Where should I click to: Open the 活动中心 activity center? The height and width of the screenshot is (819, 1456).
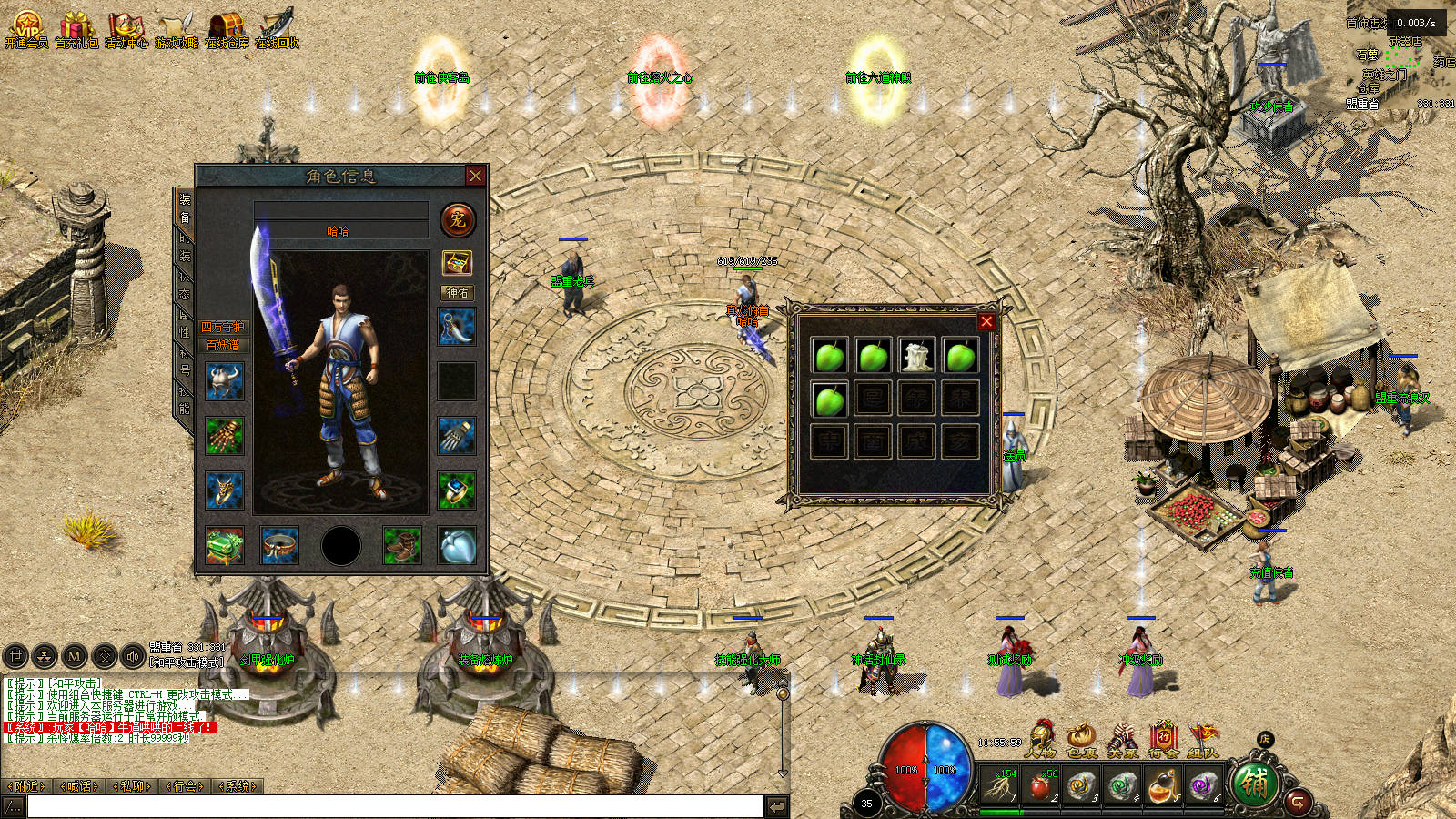coord(126,29)
